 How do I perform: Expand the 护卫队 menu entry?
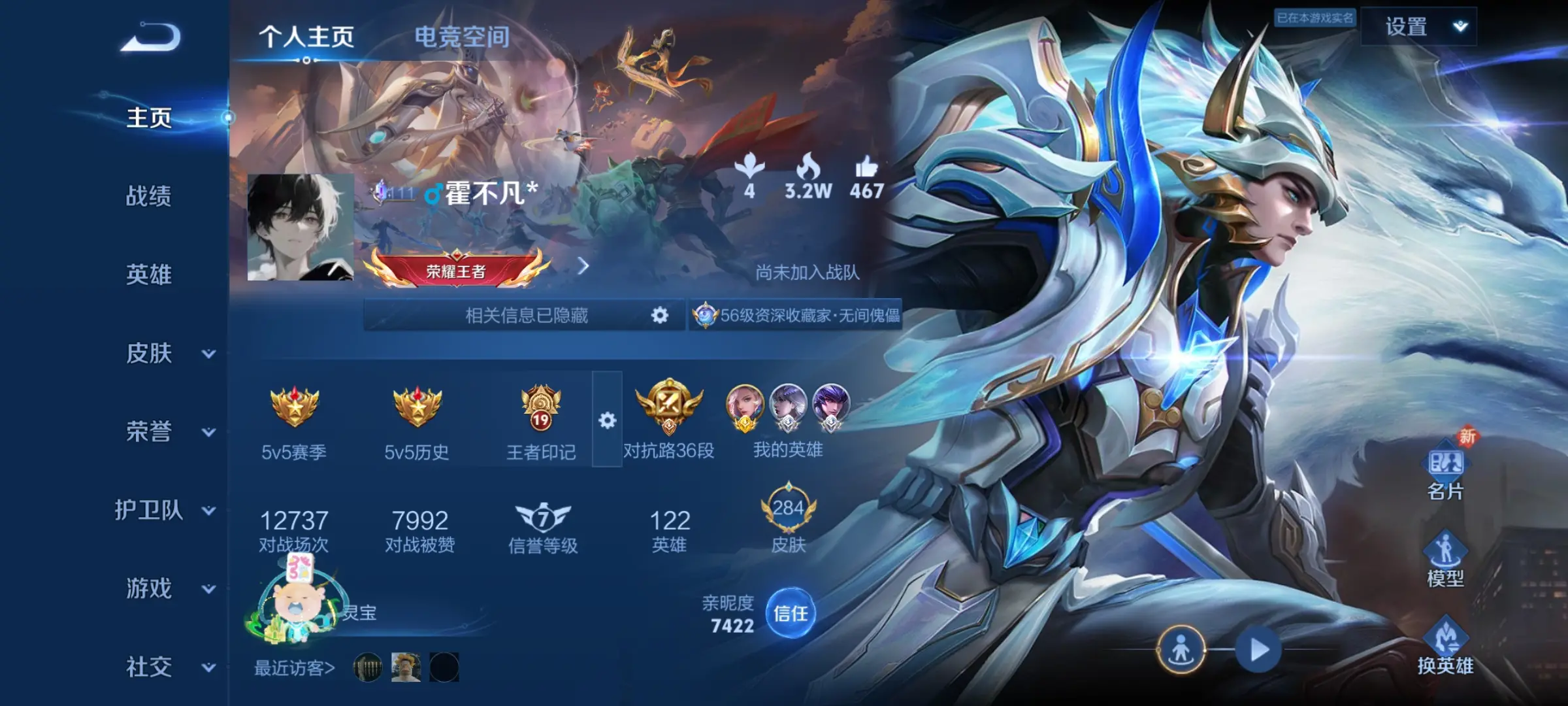click(x=163, y=511)
